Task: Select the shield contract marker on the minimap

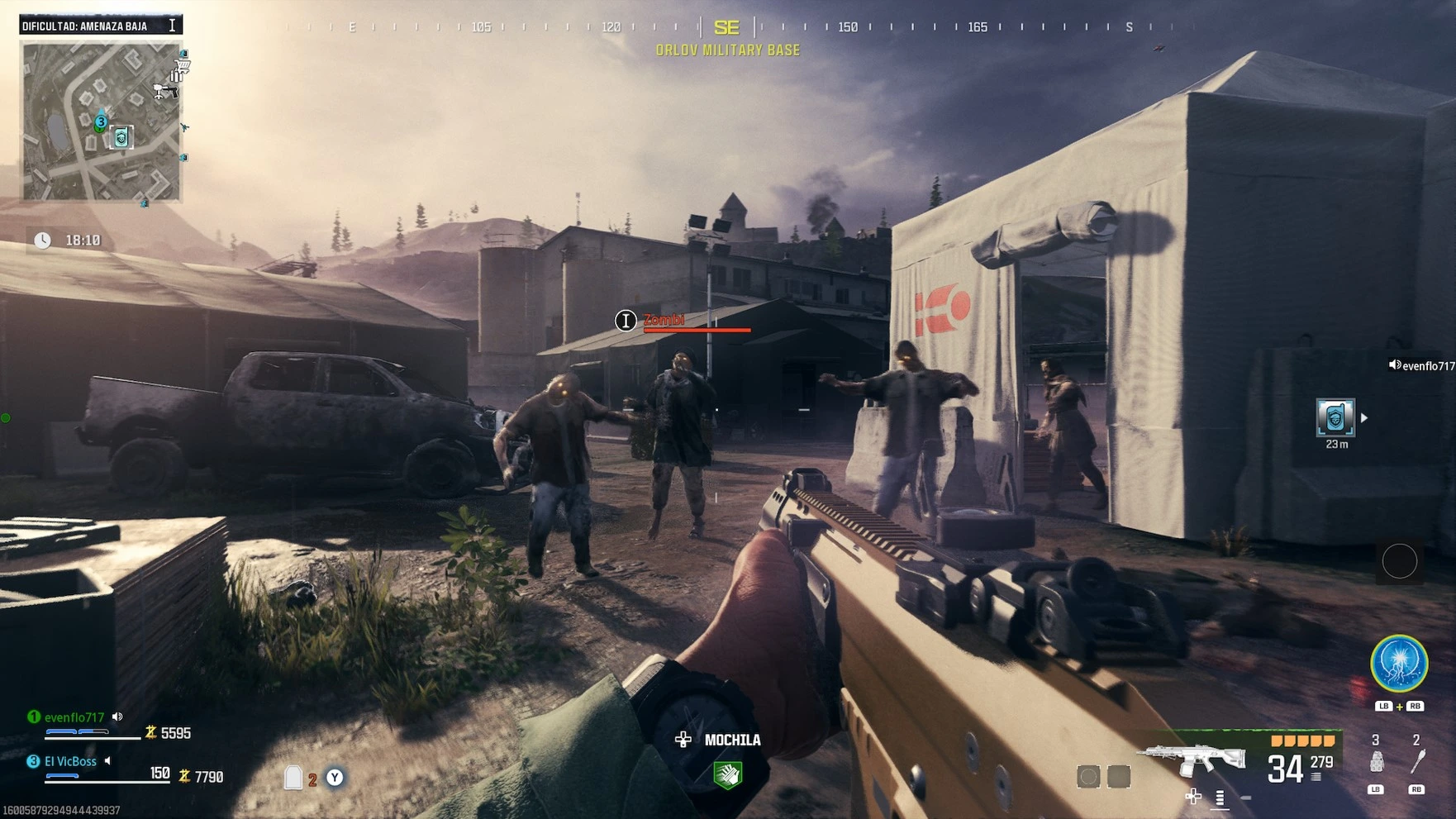Action: (x=121, y=137)
